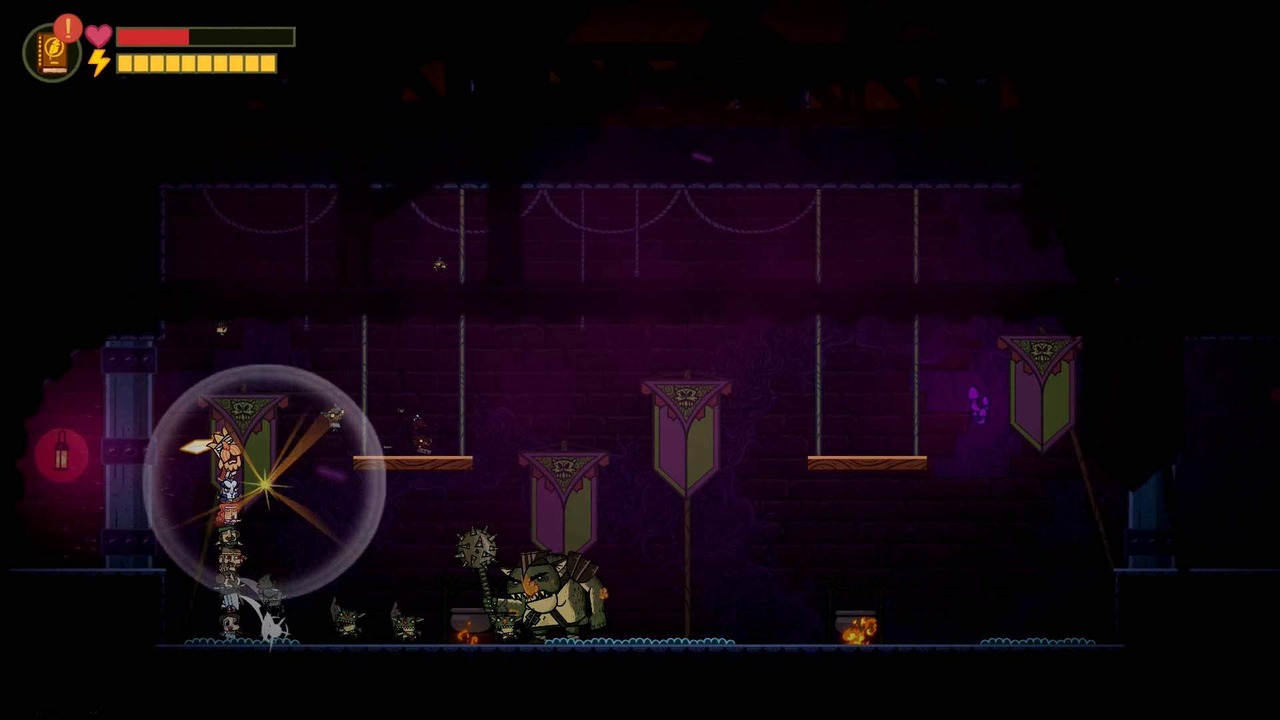This screenshot has width=1280, height=720.
Task: Open the journal book icon with alert
Action: click(52, 52)
